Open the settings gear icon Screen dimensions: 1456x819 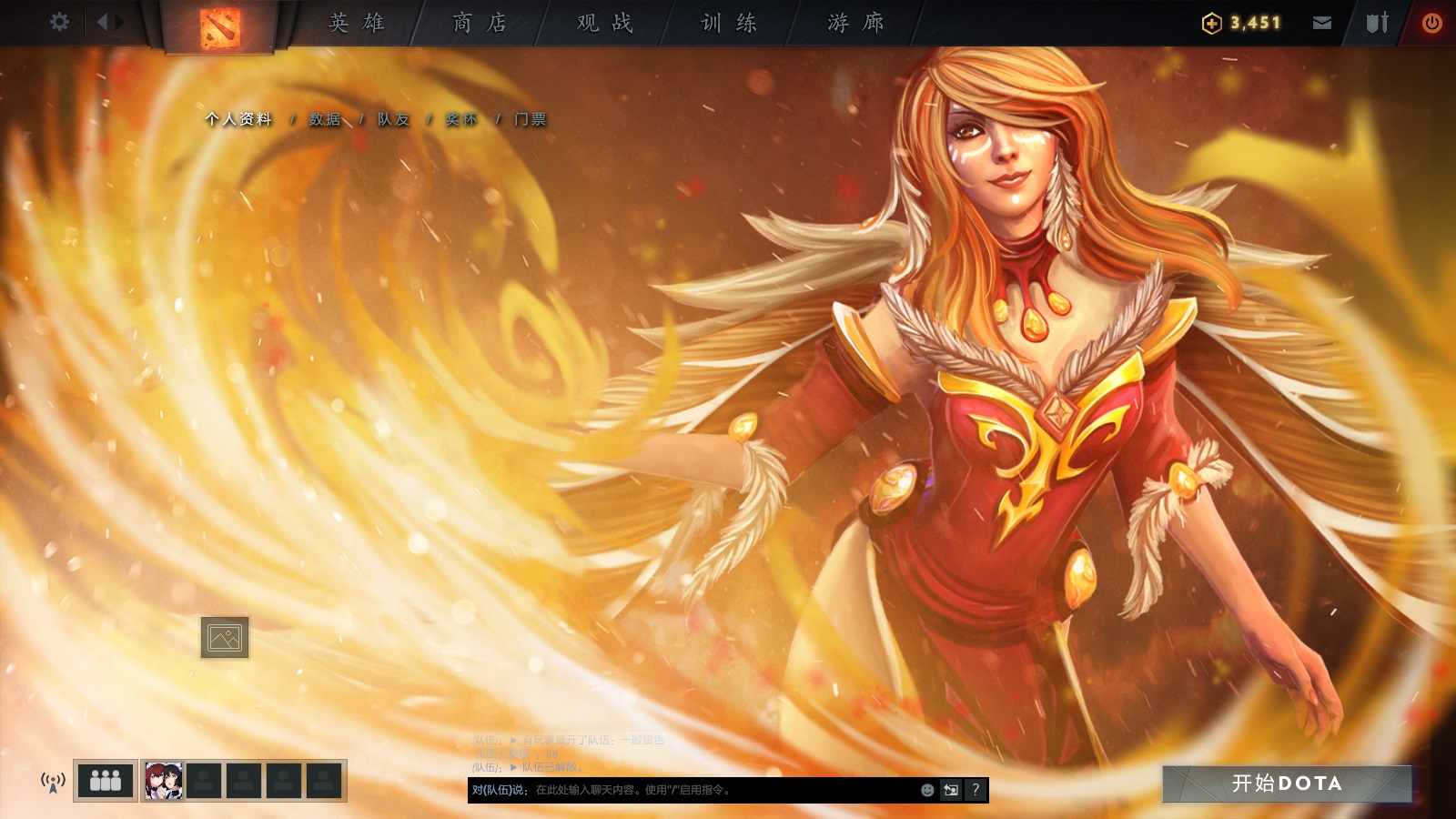point(60,20)
